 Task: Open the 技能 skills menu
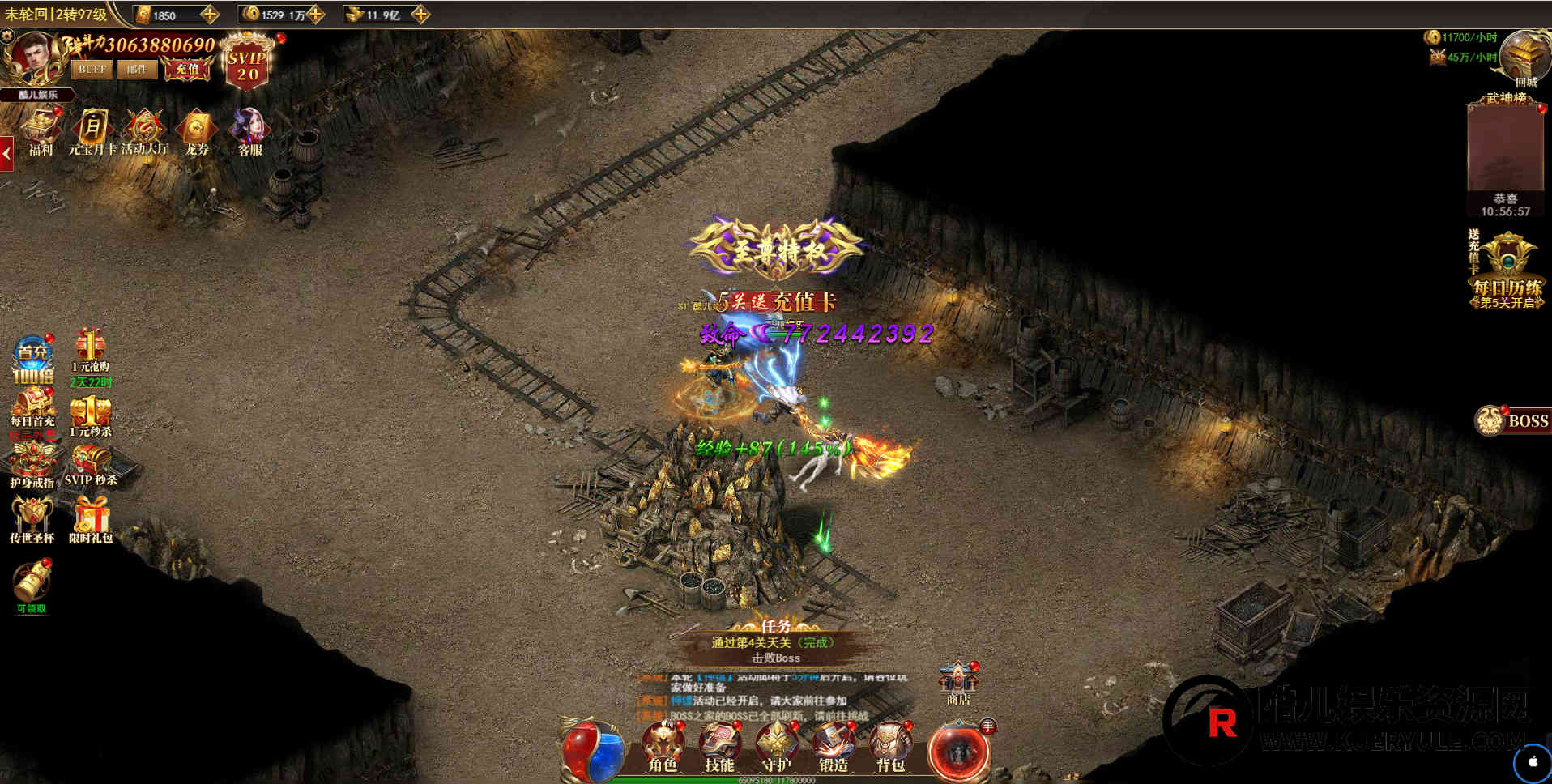[719, 746]
